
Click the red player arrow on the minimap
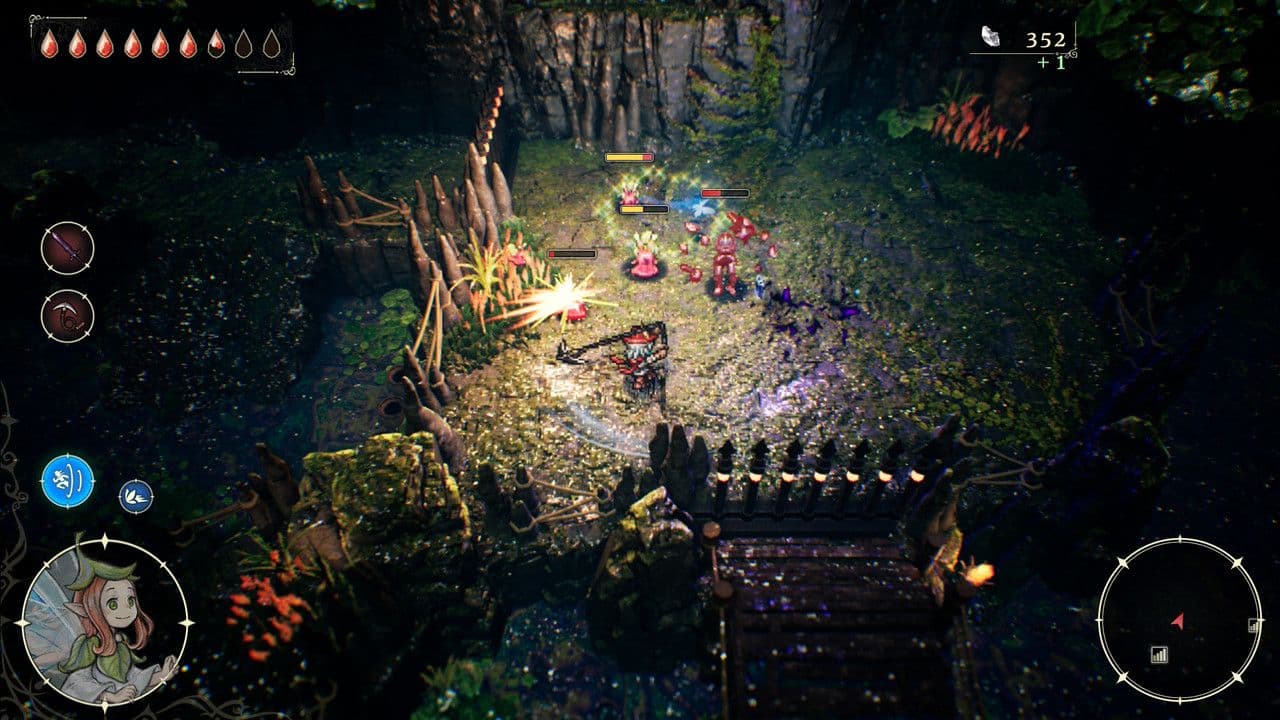point(1178,622)
